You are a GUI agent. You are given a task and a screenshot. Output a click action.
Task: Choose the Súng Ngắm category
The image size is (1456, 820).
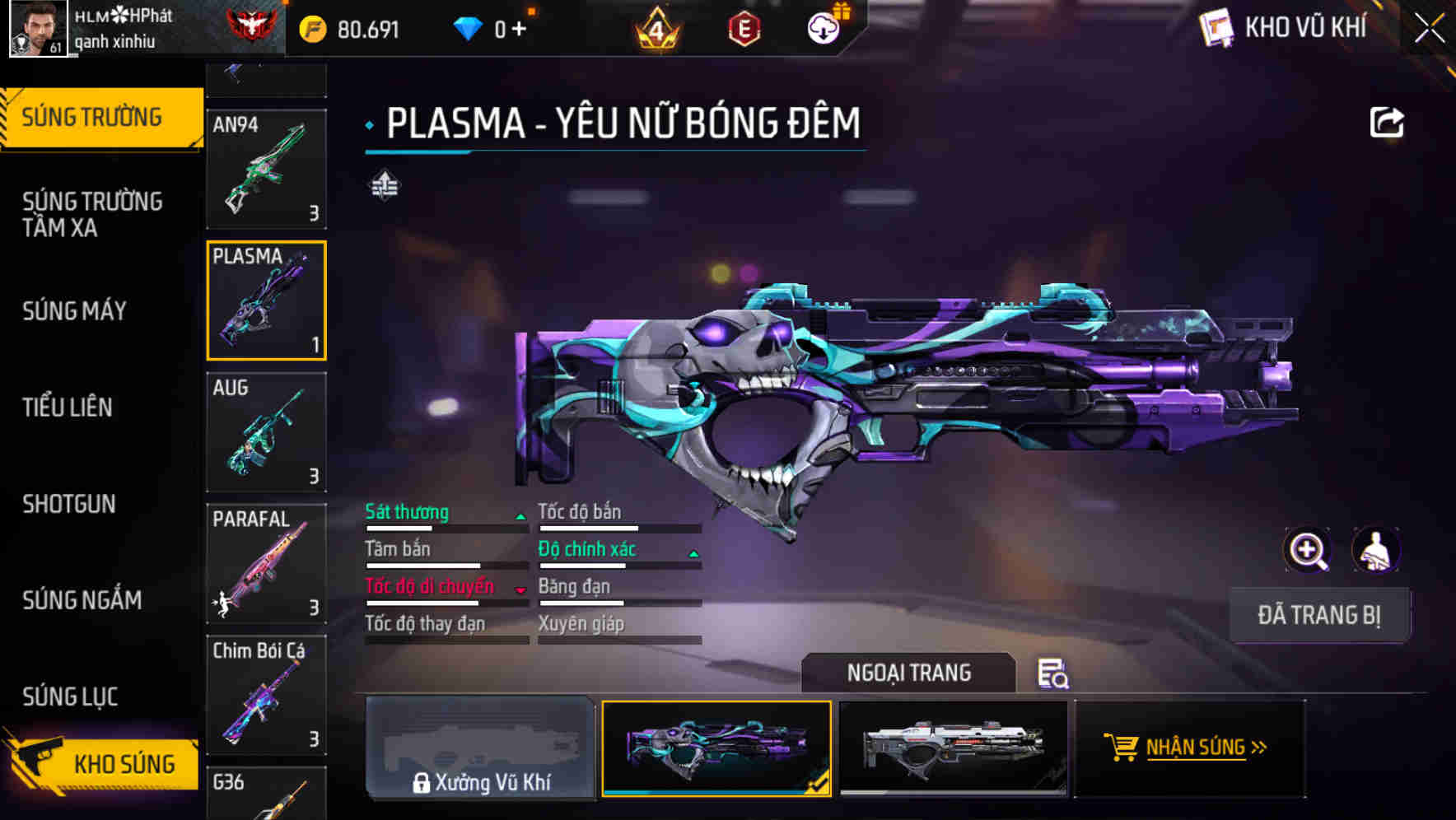(x=82, y=600)
